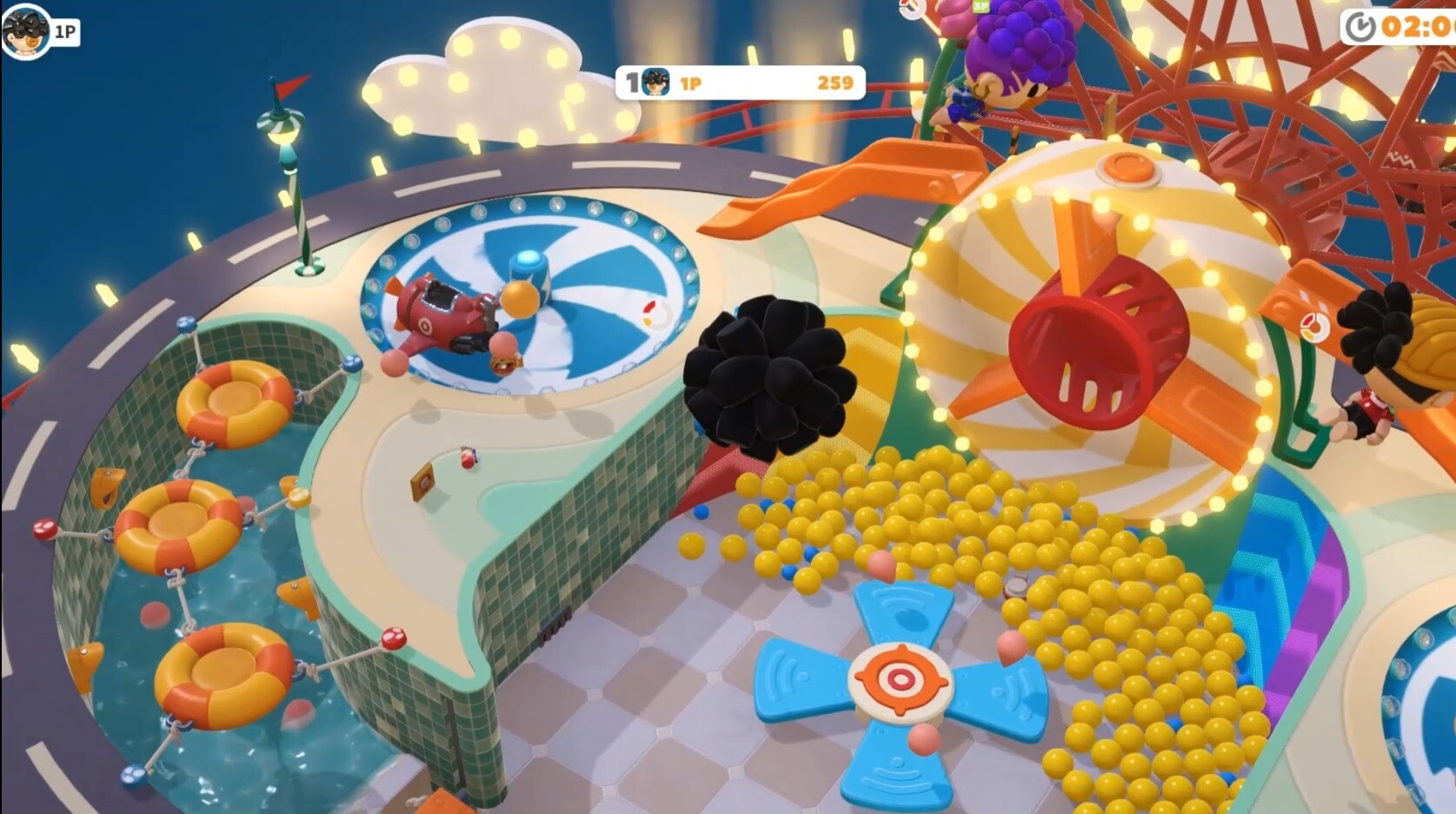Click the 3P badge above the grape-haired player

(981, 7)
